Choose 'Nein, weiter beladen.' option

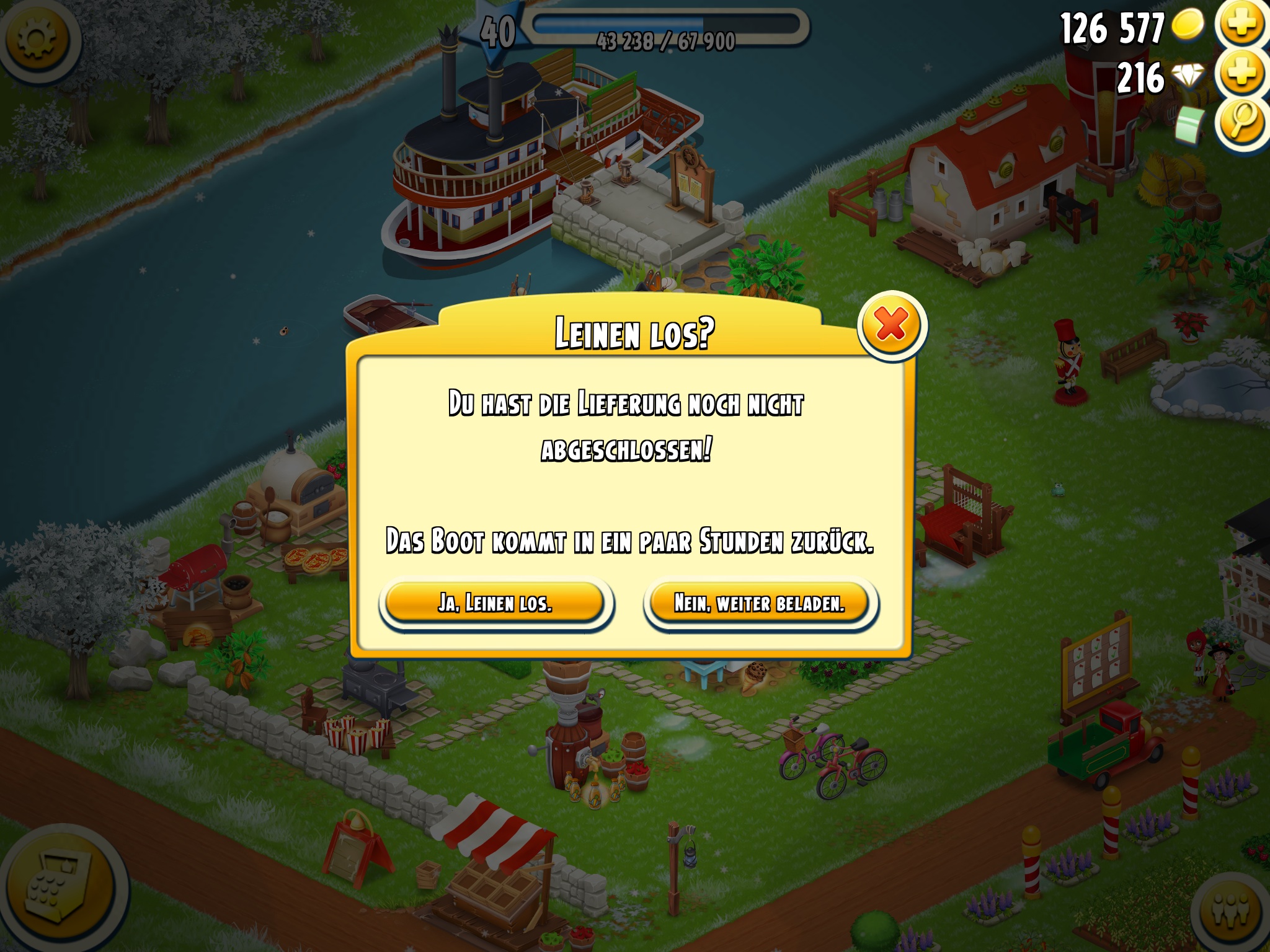760,602
